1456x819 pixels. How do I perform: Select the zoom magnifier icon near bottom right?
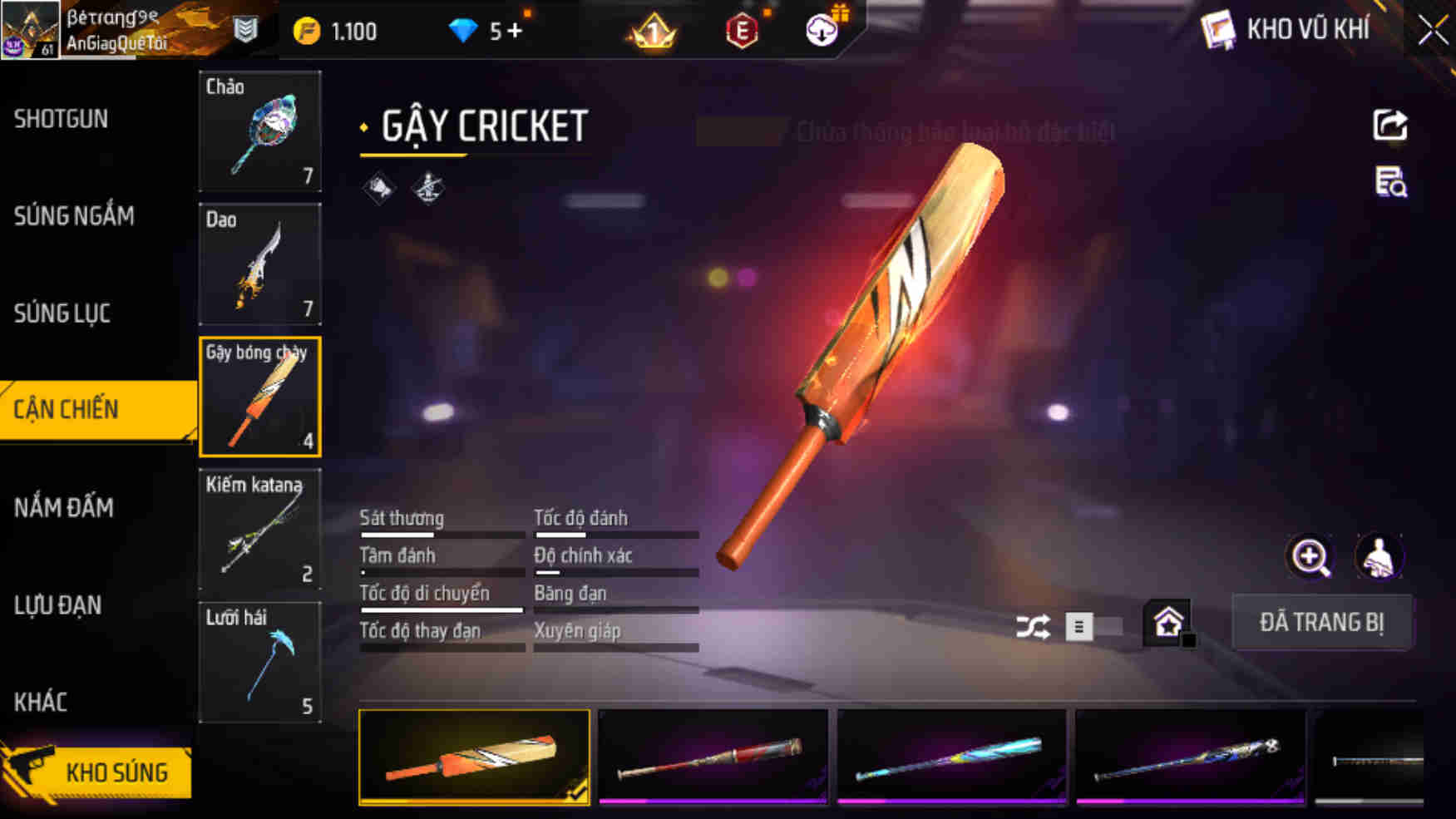click(x=1311, y=557)
